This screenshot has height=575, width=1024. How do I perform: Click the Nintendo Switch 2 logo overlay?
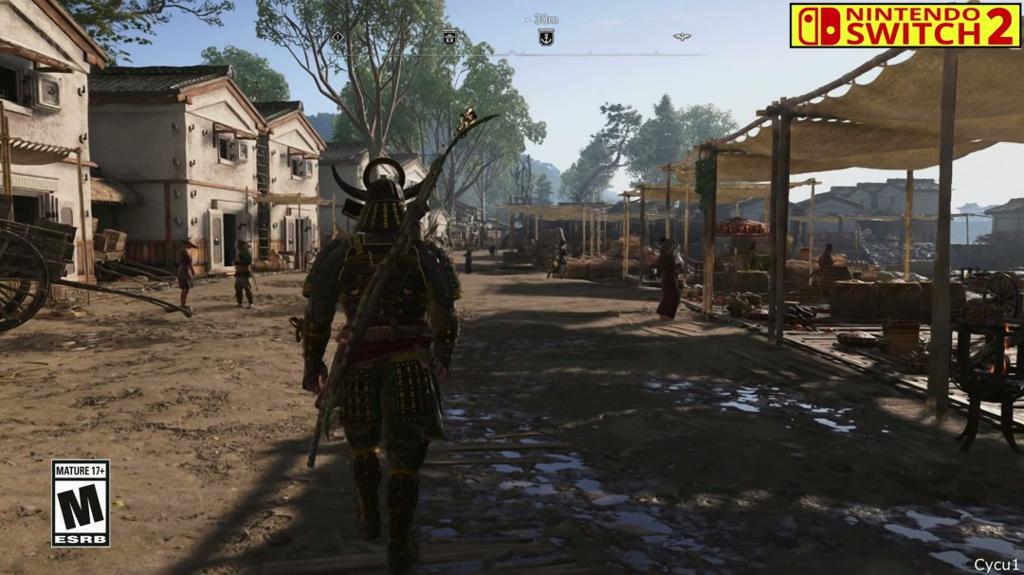pos(904,25)
